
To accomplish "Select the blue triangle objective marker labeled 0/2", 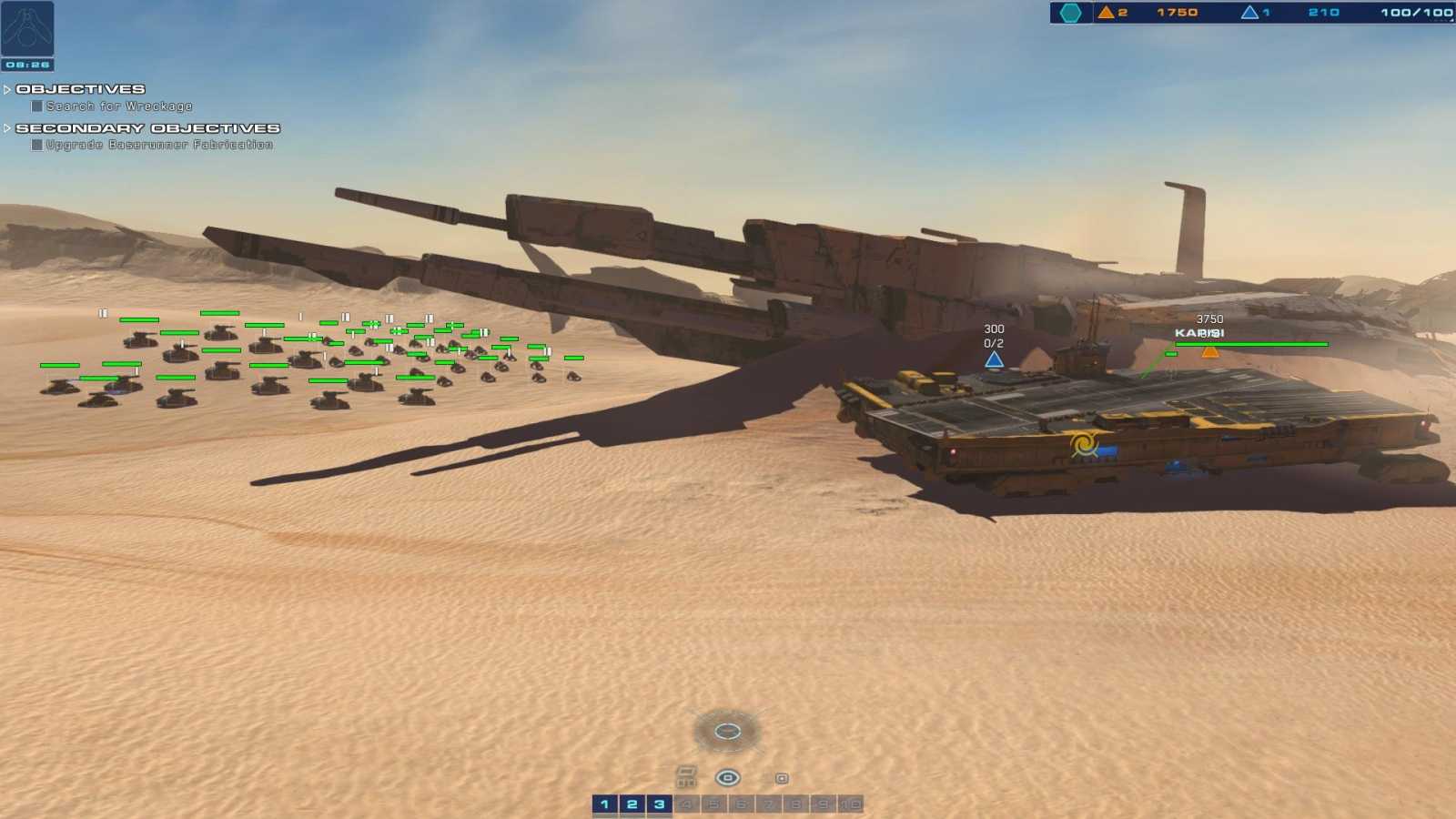I will pyautogui.click(x=993, y=359).
